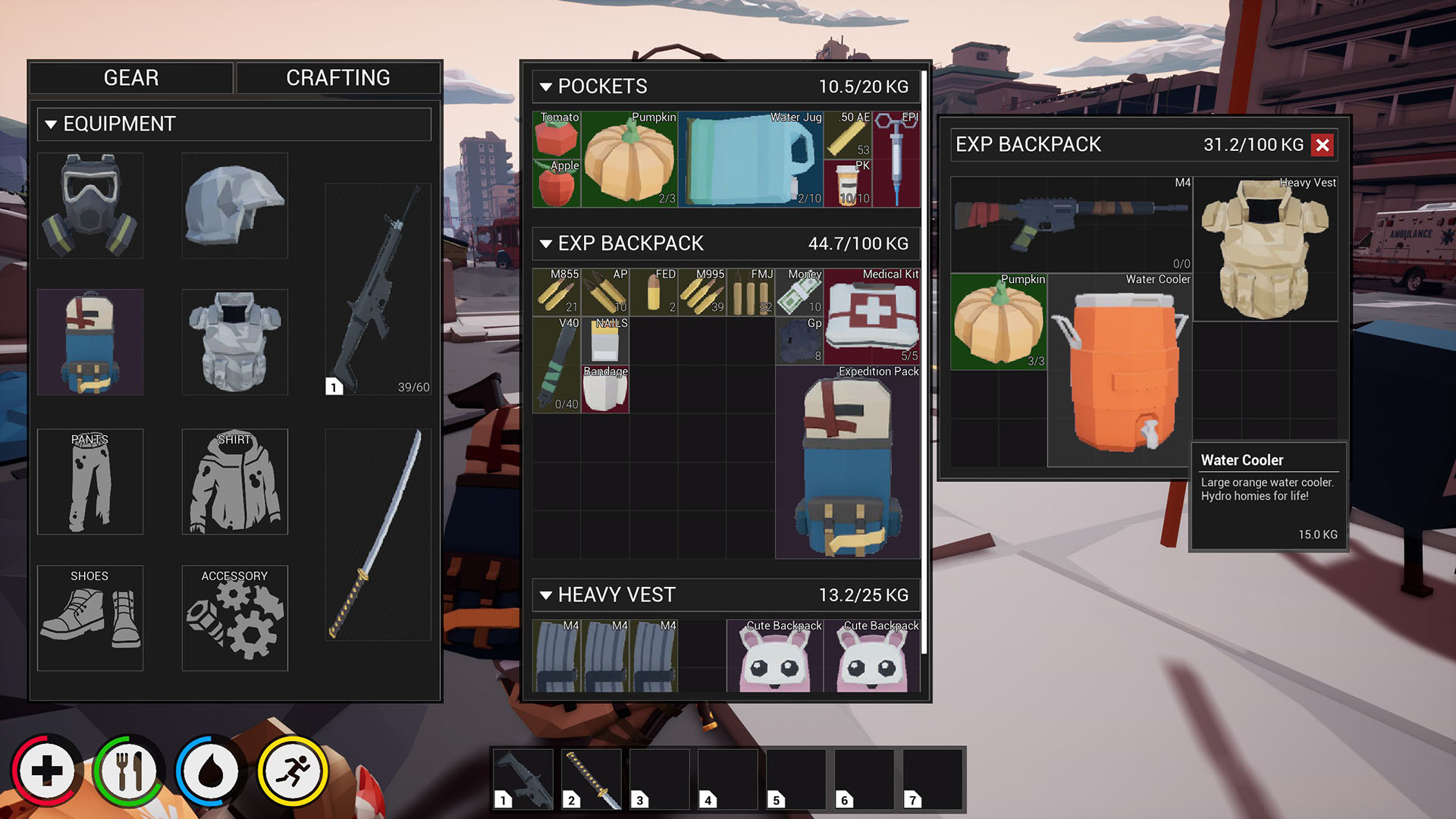
Task: Switch to the GEAR tab
Action: 130,77
